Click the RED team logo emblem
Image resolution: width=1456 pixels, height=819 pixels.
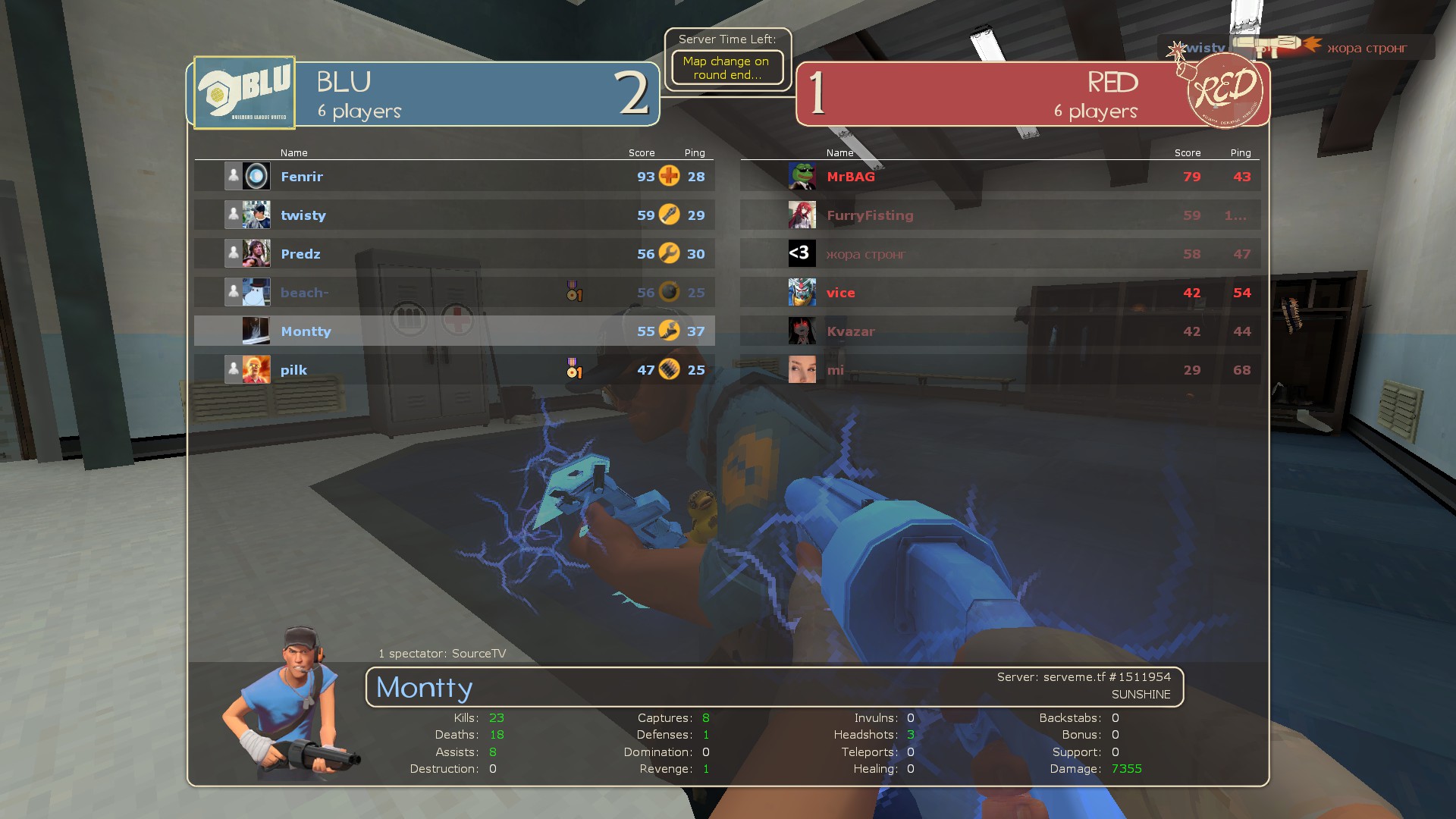[1224, 91]
